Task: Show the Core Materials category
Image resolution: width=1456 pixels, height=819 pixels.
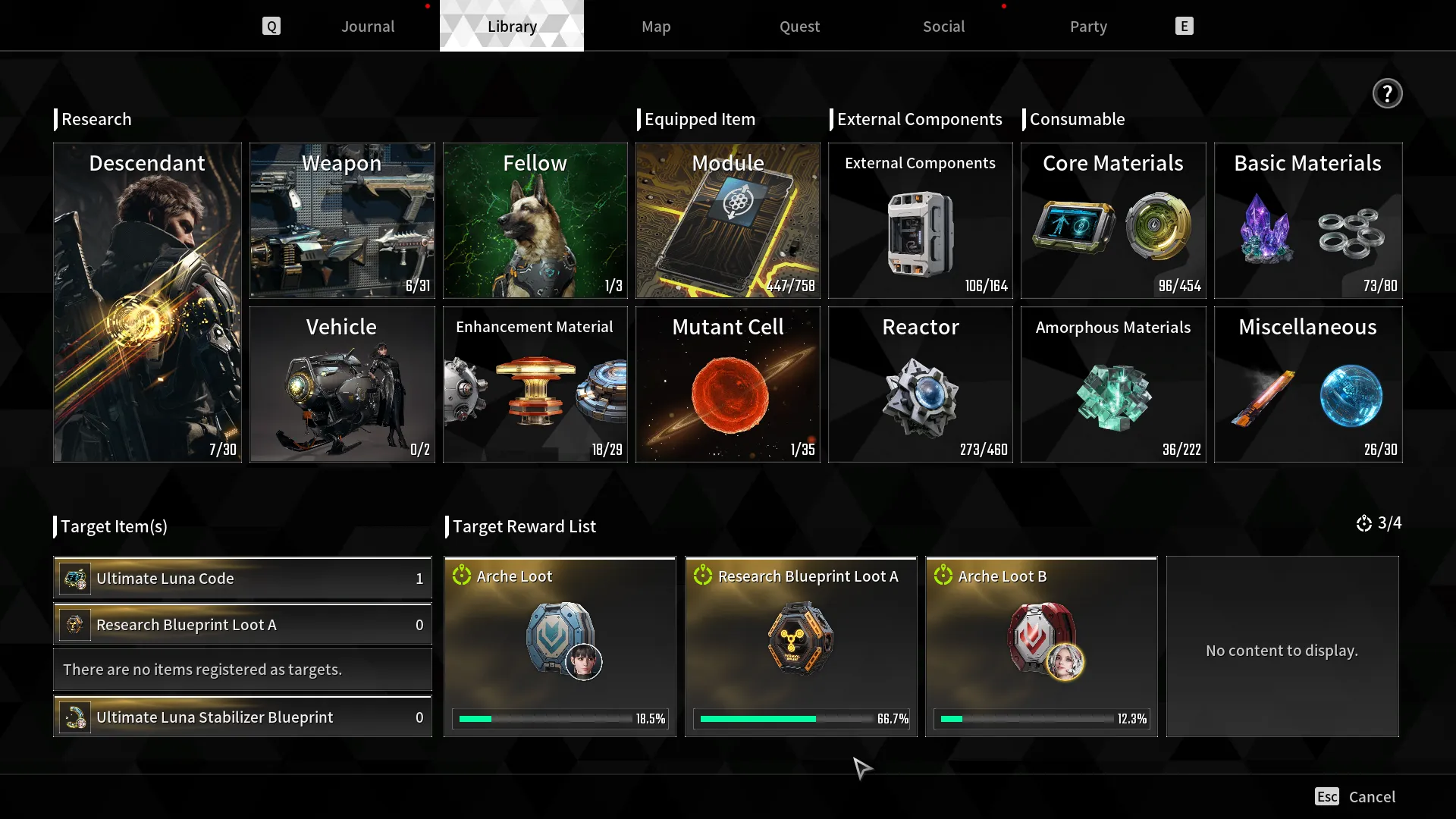Action: [x=1112, y=221]
